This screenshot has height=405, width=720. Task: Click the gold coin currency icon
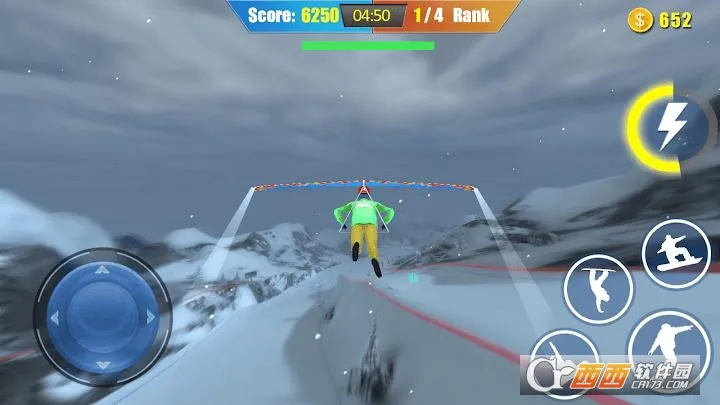[639, 20]
